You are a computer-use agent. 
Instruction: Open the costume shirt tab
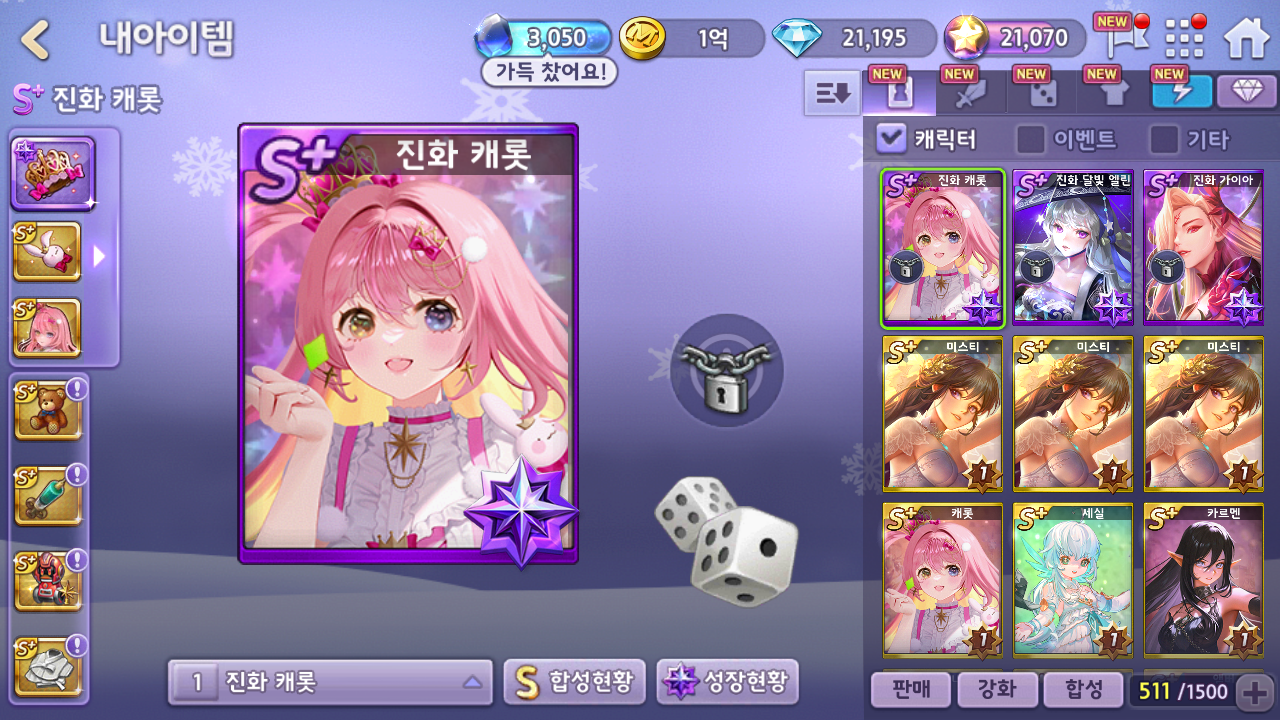[x=1113, y=93]
